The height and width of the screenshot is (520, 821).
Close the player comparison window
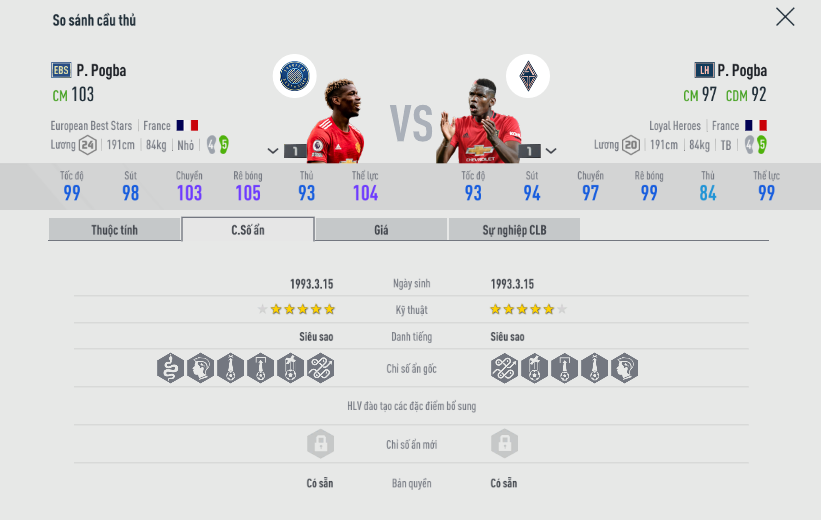785,17
